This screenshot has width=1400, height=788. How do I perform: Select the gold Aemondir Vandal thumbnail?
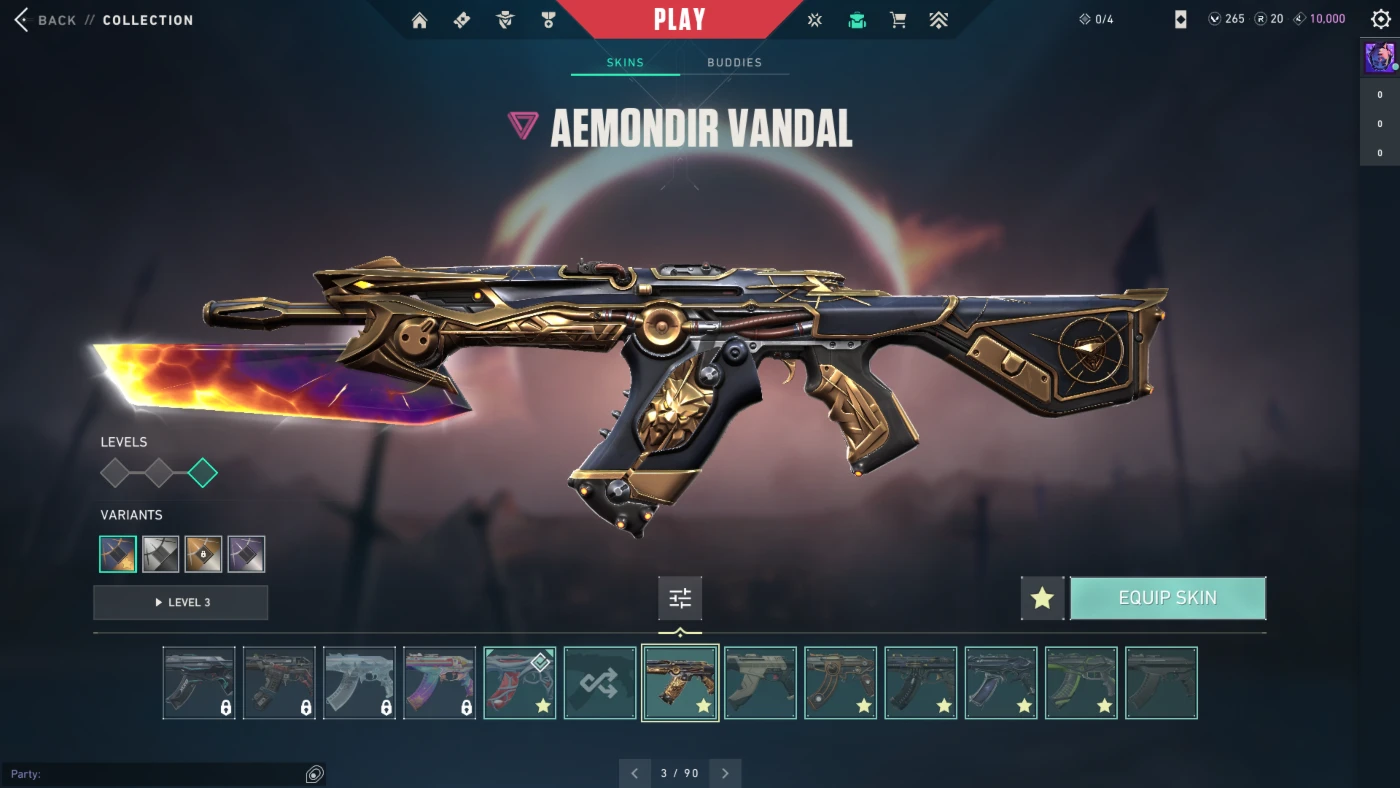680,683
